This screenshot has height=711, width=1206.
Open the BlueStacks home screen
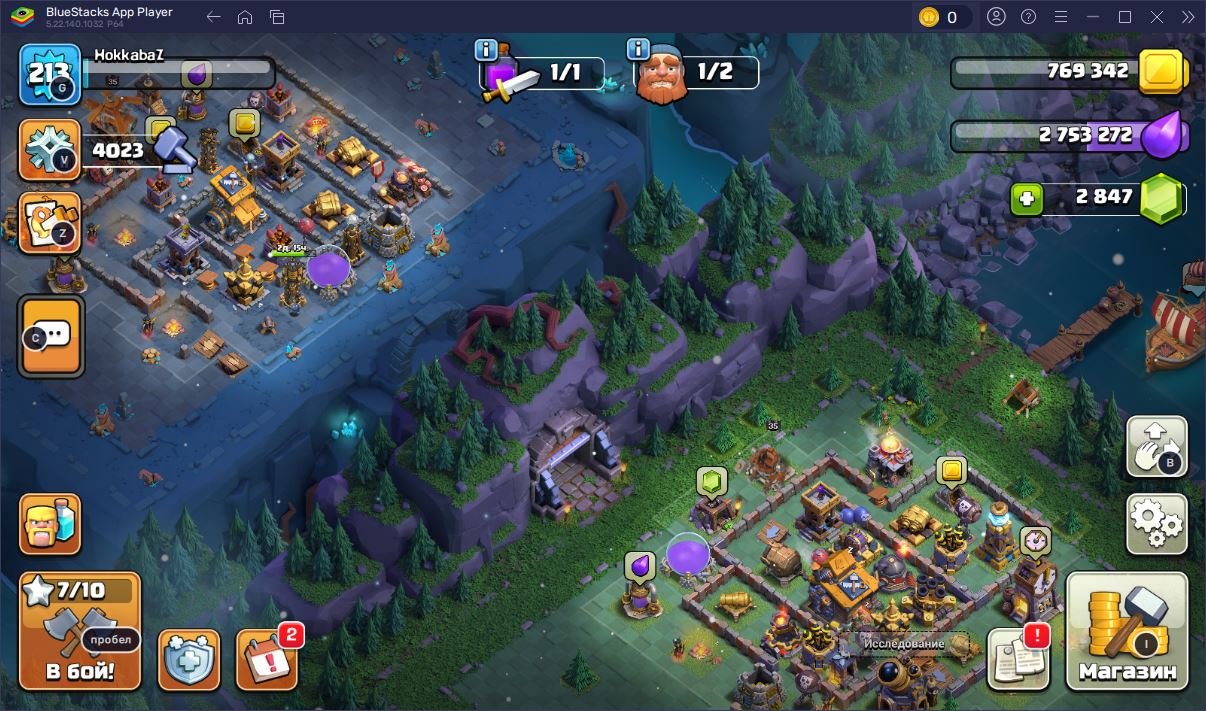coord(245,17)
